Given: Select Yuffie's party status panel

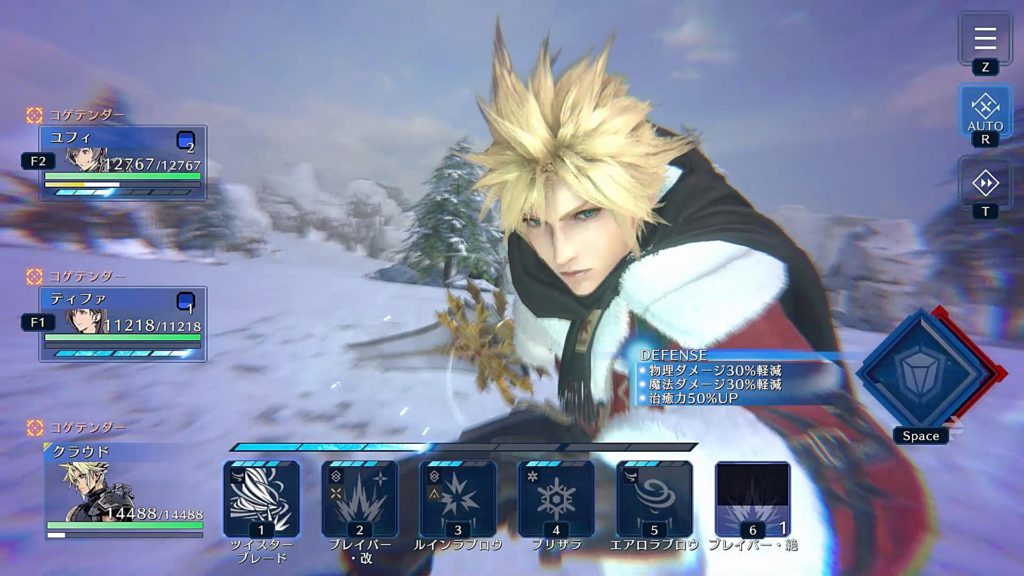Looking at the screenshot, I should click(122, 162).
